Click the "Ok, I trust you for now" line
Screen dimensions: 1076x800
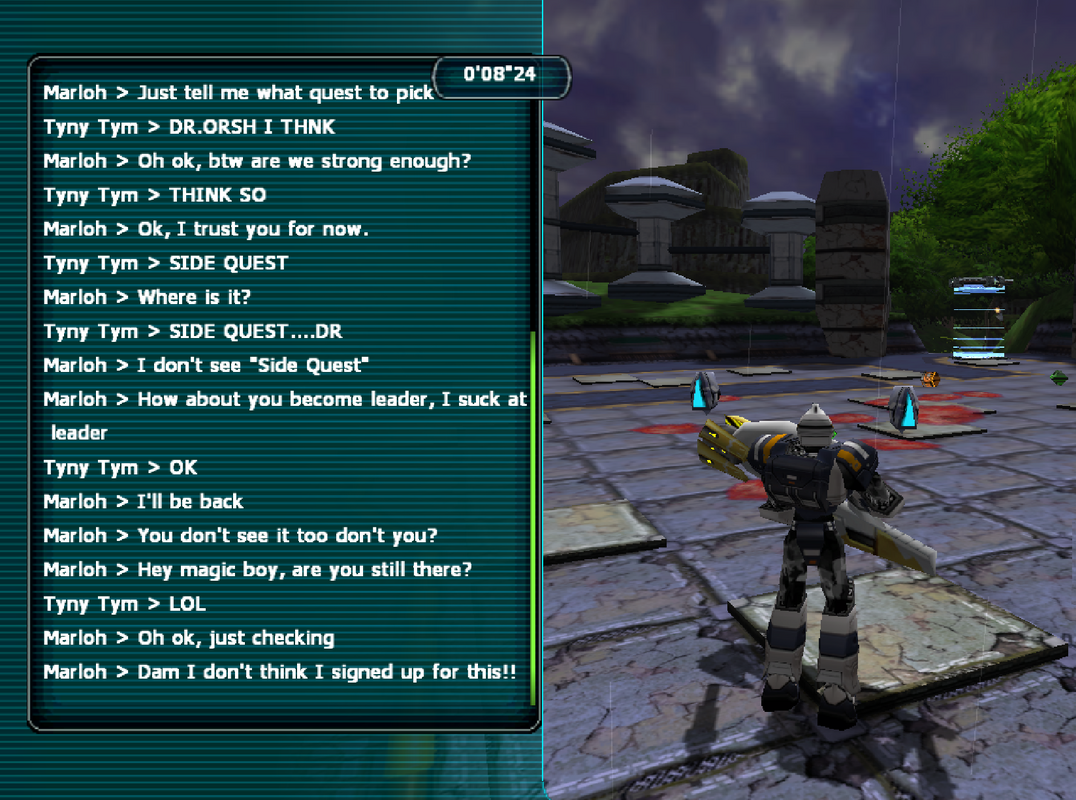206,229
